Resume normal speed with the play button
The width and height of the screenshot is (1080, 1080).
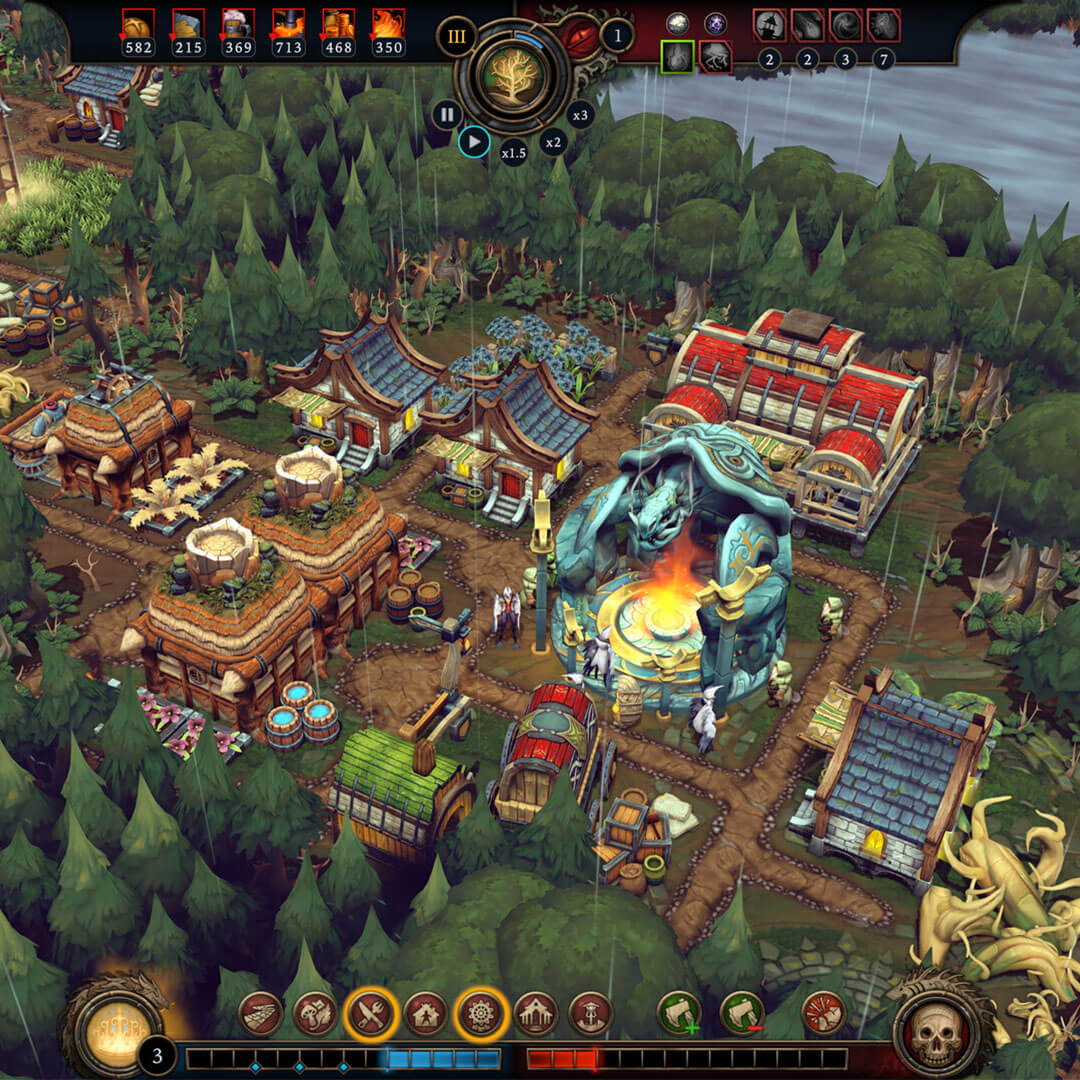coord(474,143)
